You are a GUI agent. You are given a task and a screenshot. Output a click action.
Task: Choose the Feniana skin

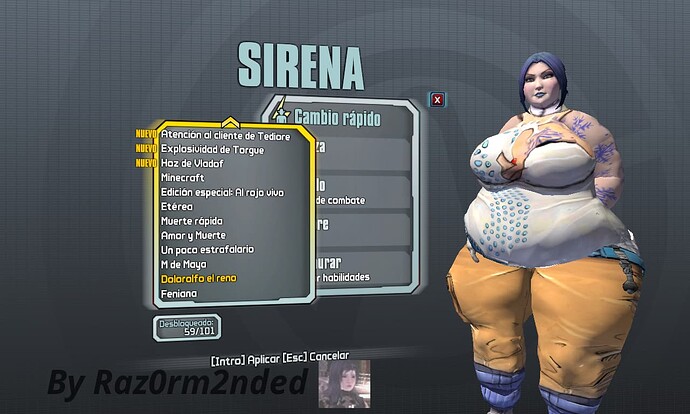179,293
